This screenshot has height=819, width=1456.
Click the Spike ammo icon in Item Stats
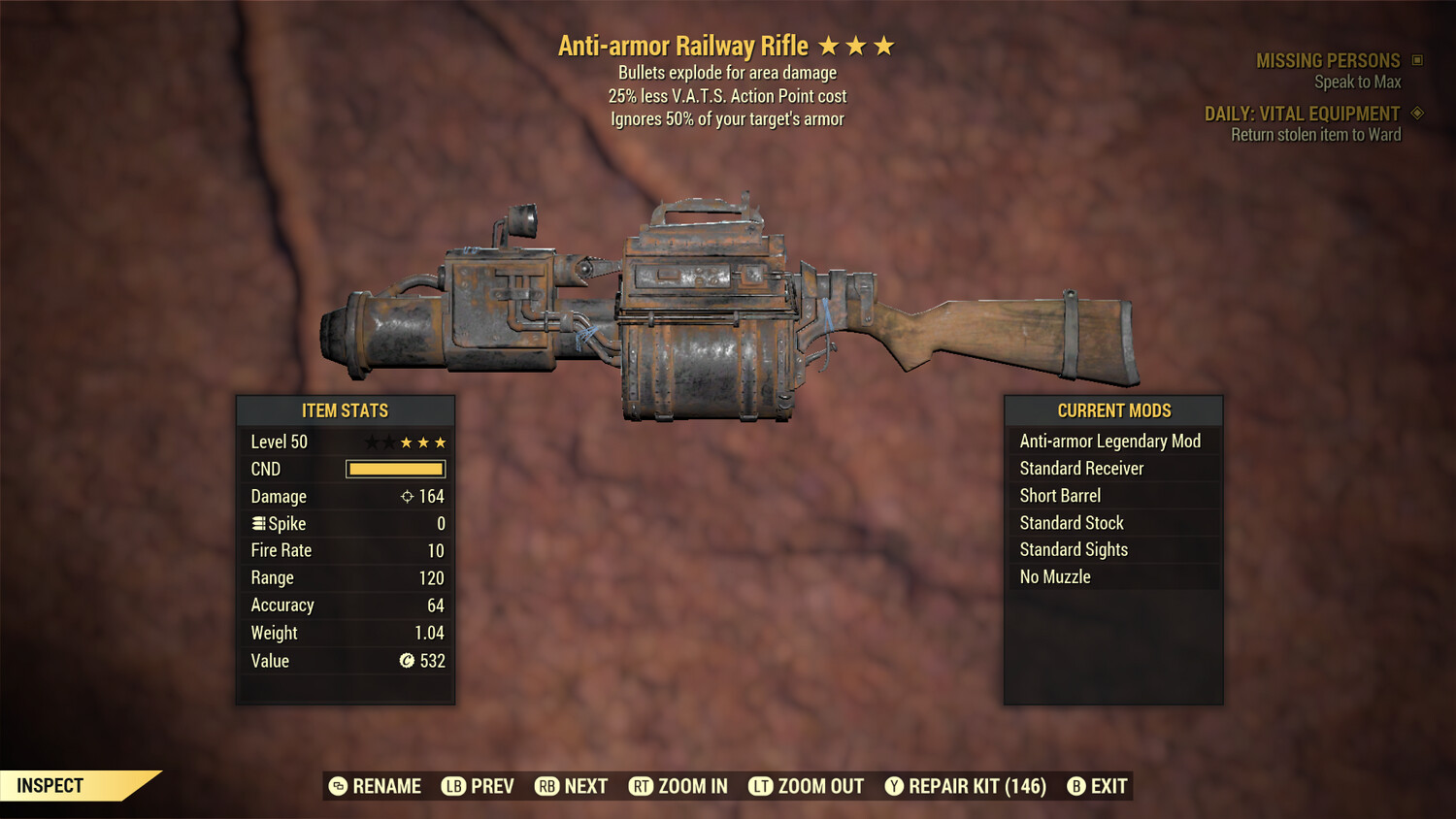coord(257,523)
